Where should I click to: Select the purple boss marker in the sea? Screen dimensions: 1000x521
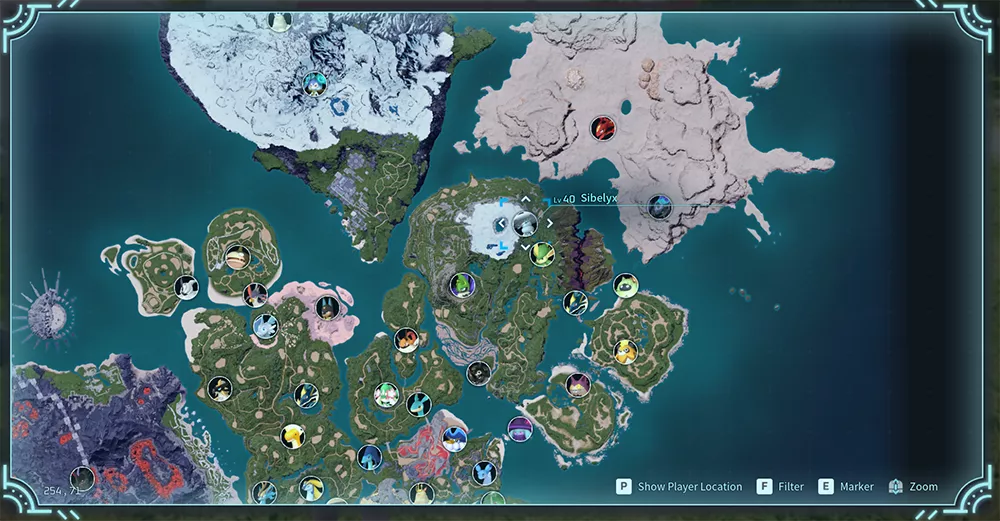tap(519, 429)
